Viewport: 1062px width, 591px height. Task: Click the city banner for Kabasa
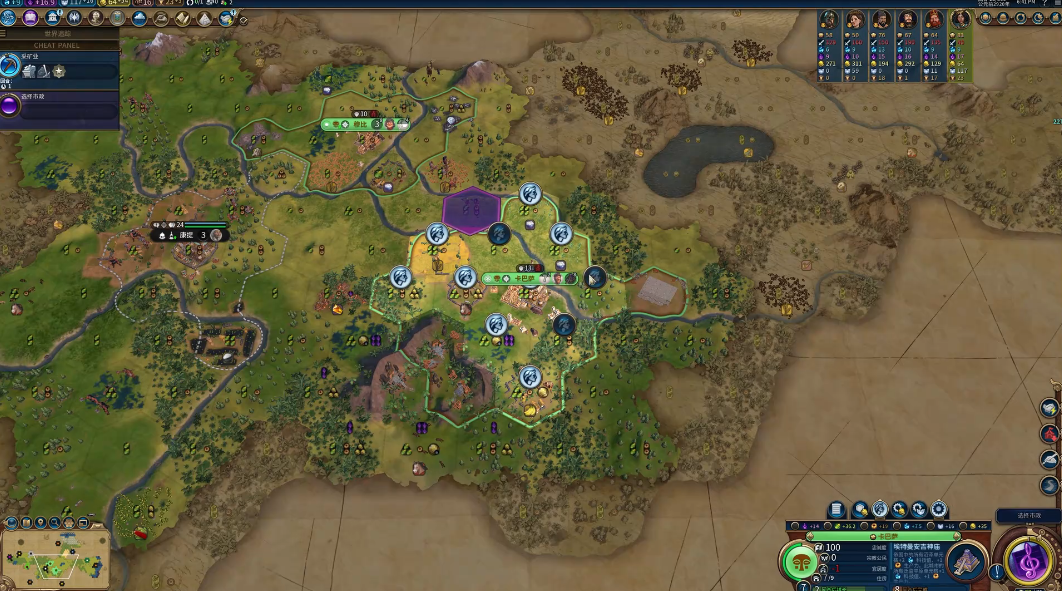529,278
